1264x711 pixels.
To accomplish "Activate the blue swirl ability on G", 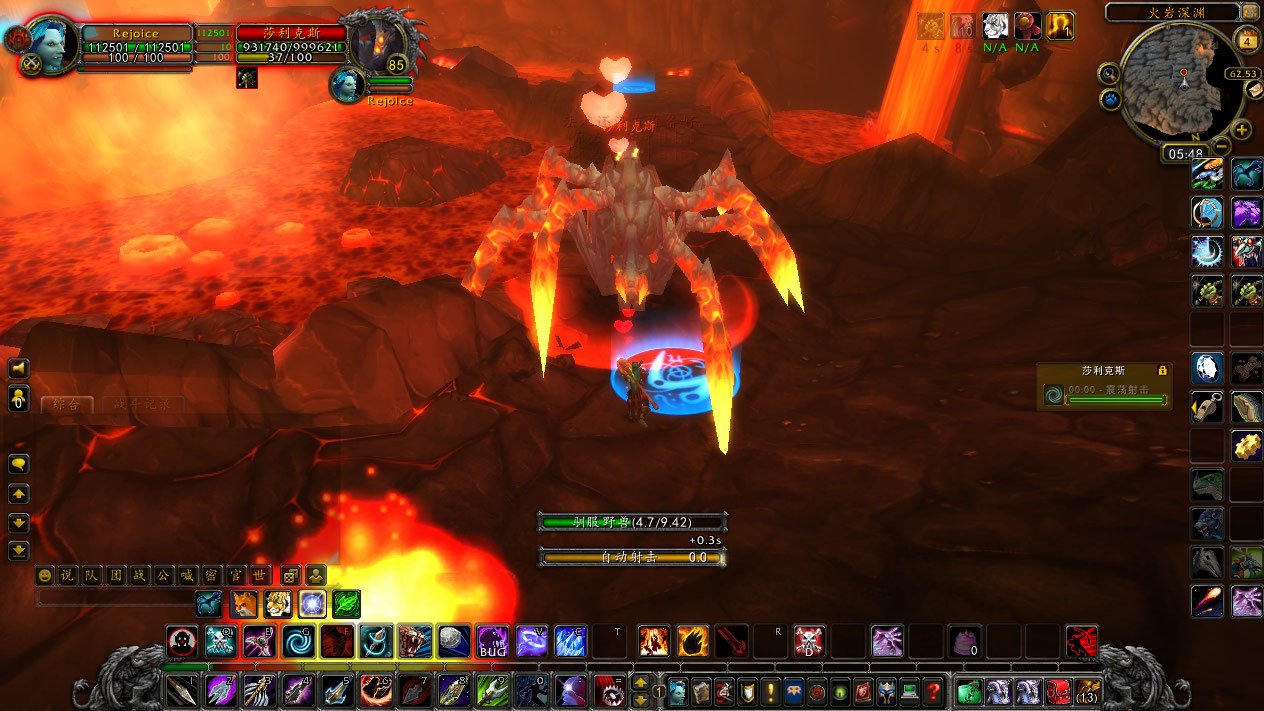I will (297, 641).
